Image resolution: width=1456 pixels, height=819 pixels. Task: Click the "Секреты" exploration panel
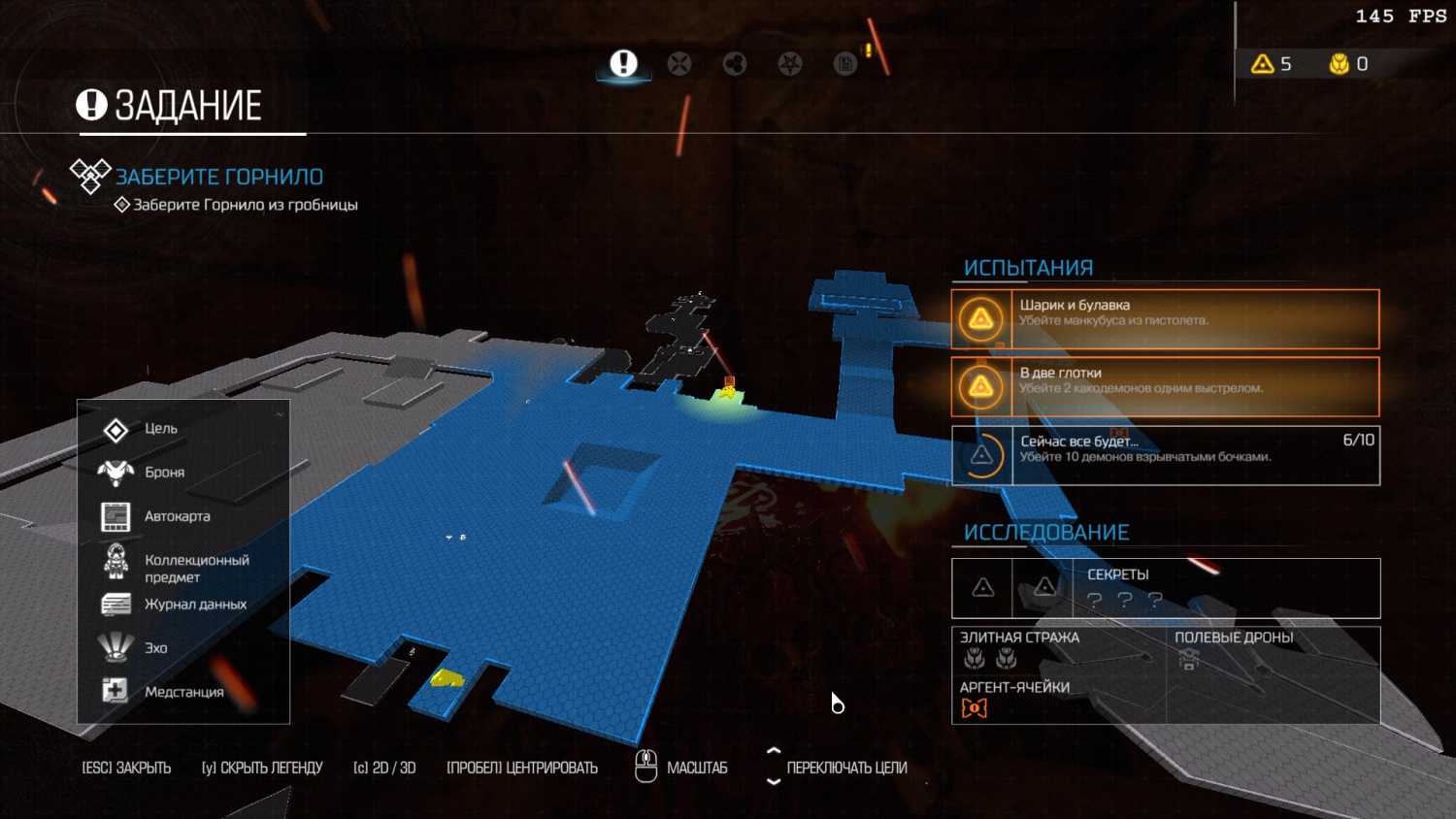click(x=1165, y=588)
